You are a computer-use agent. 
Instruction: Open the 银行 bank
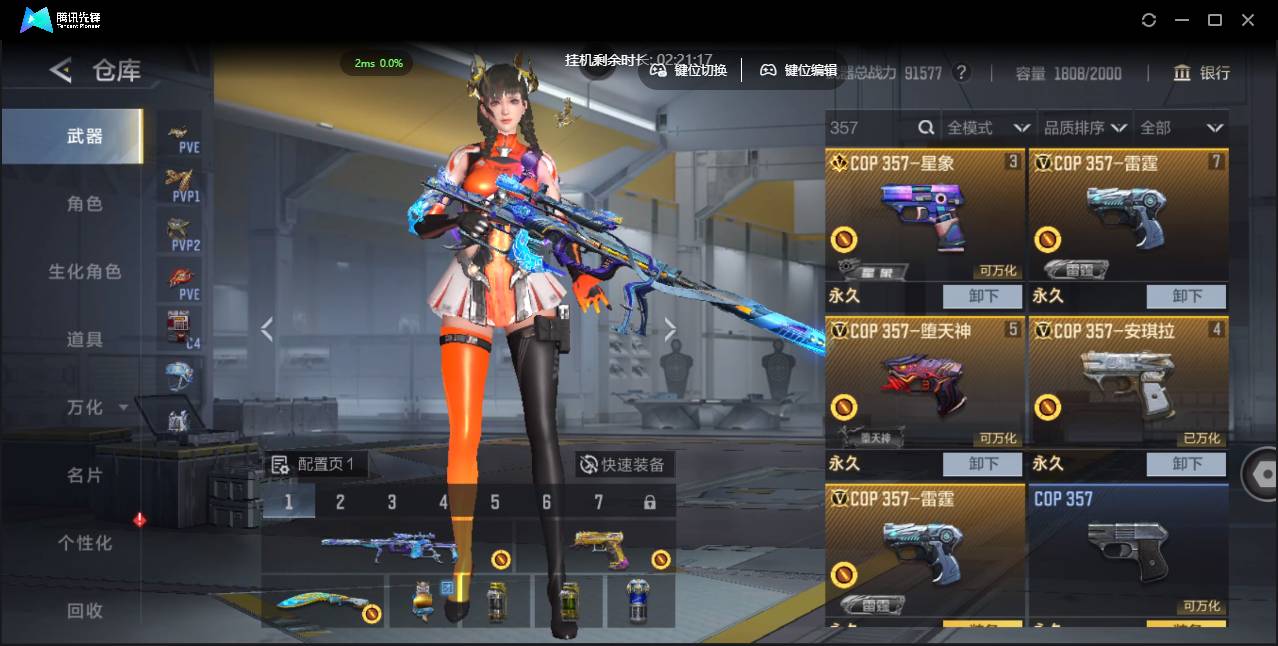point(1202,73)
